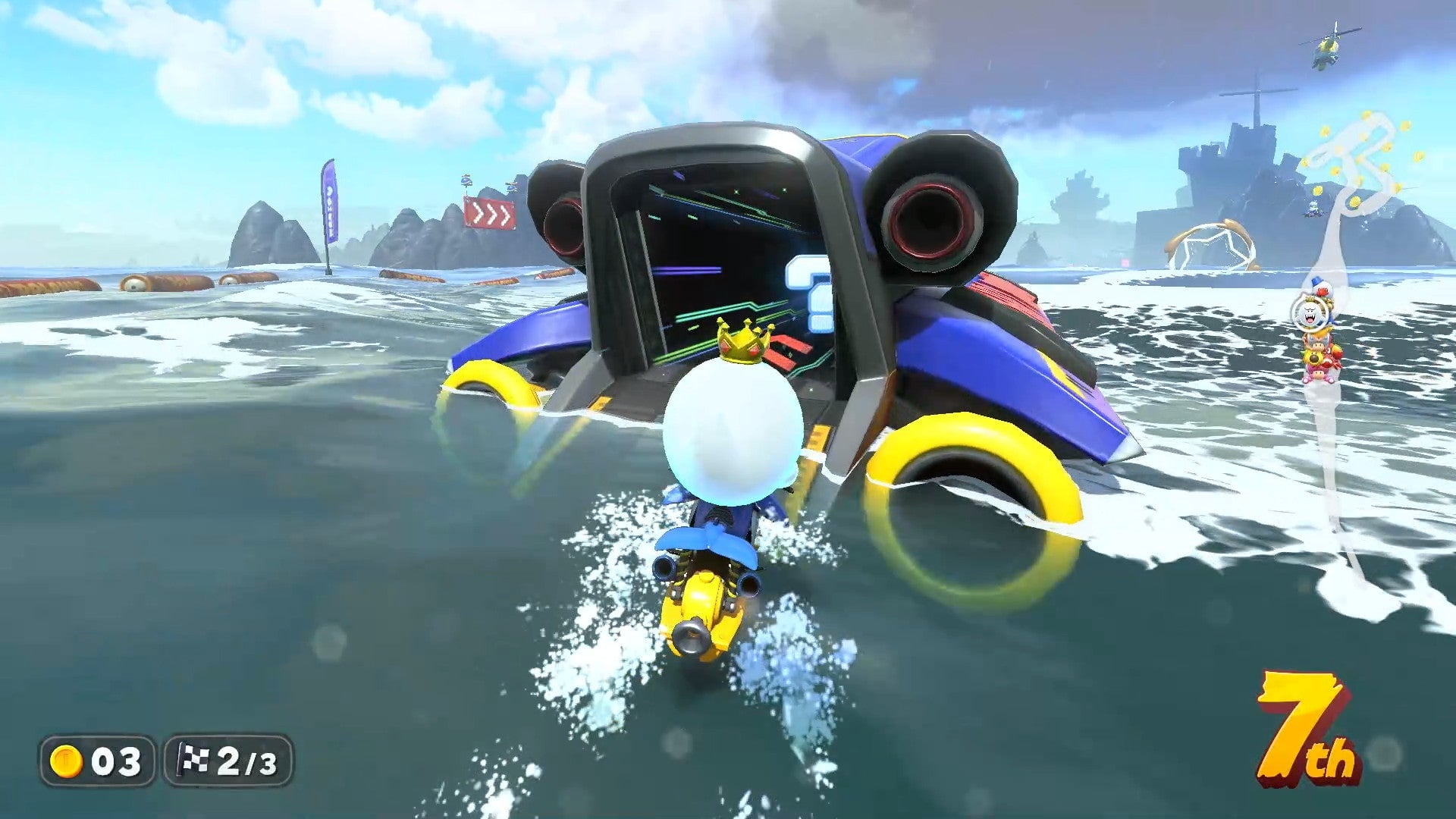Screen dimensions: 1456x819
Task: Click the red arrow direction sign
Action: click(491, 215)
